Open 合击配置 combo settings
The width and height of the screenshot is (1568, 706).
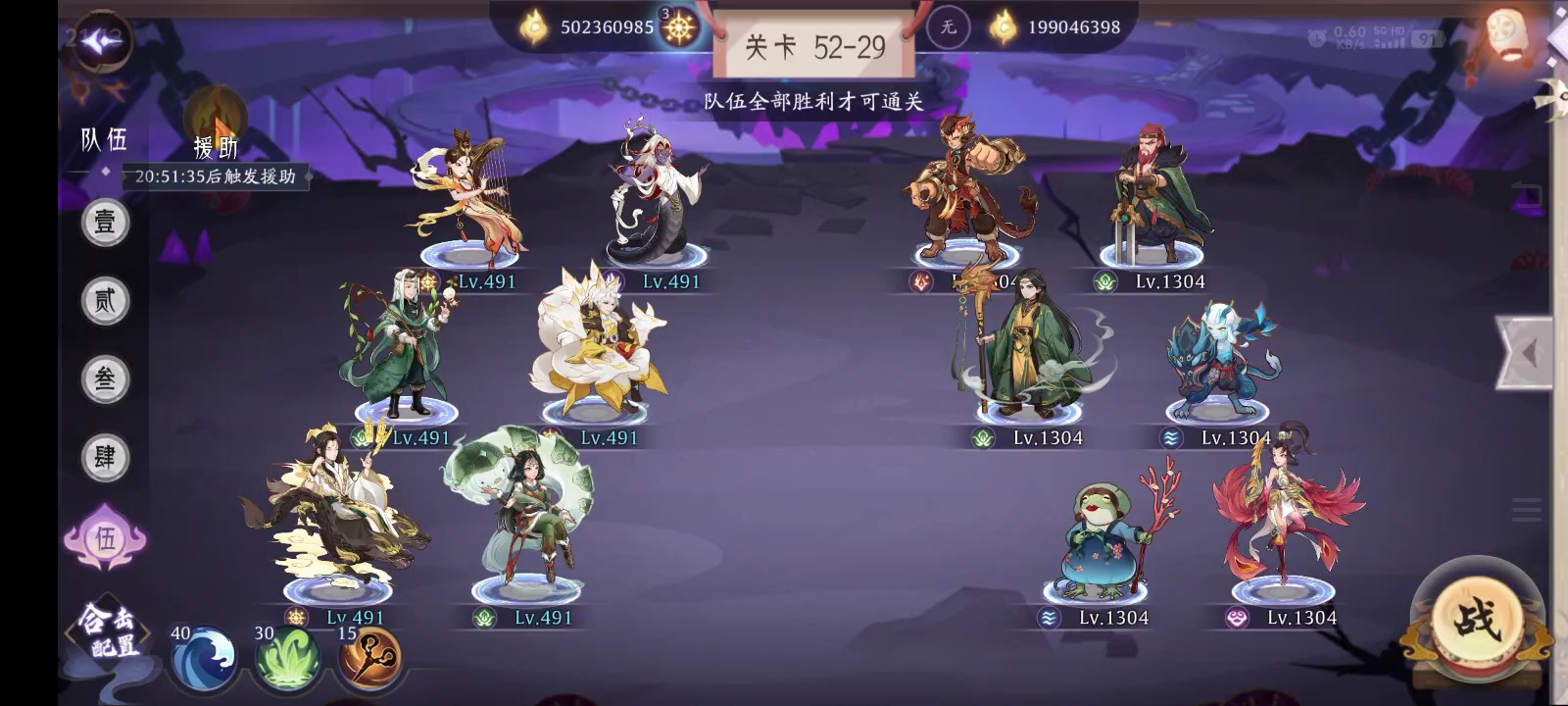pos(107,631)
